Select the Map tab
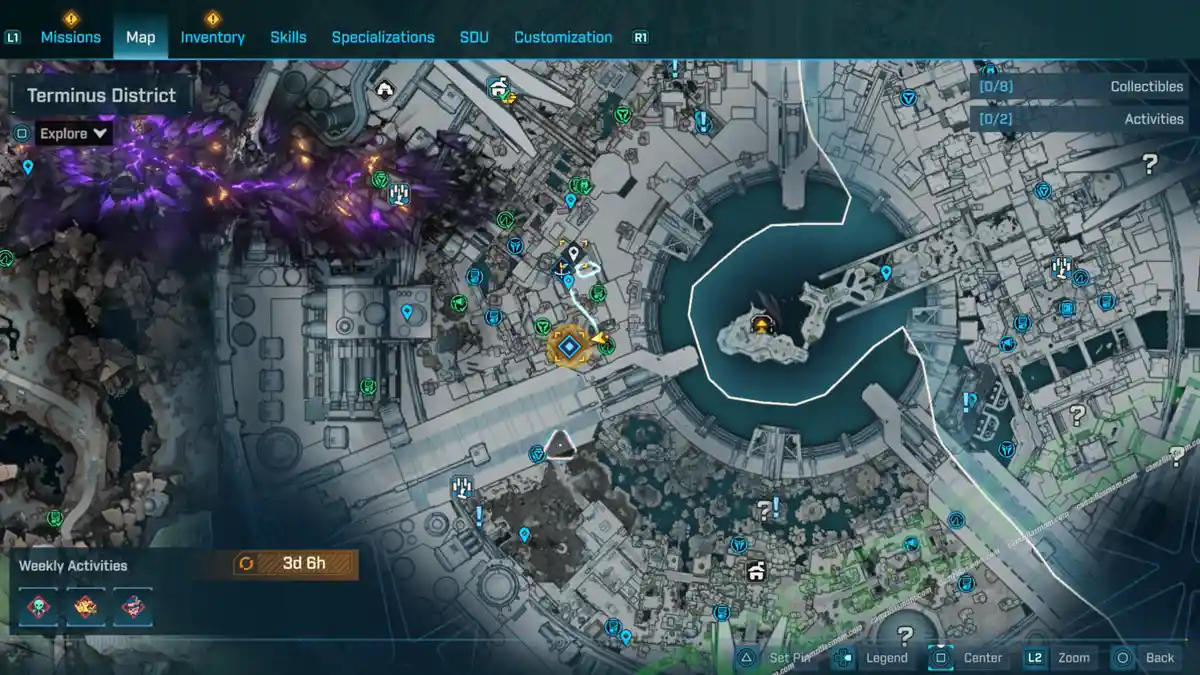 140,37
